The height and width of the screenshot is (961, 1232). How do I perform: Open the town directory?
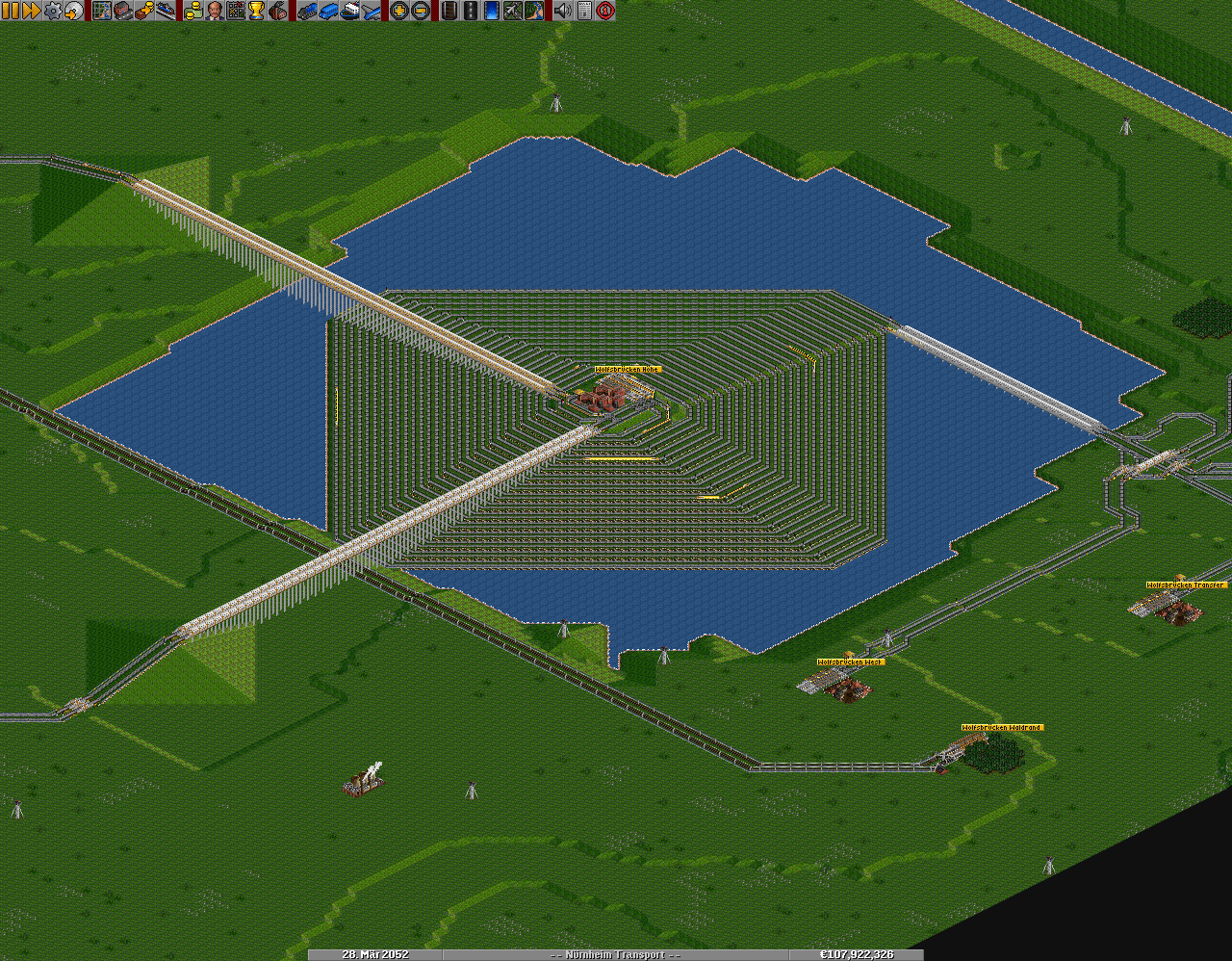point(123,11)
